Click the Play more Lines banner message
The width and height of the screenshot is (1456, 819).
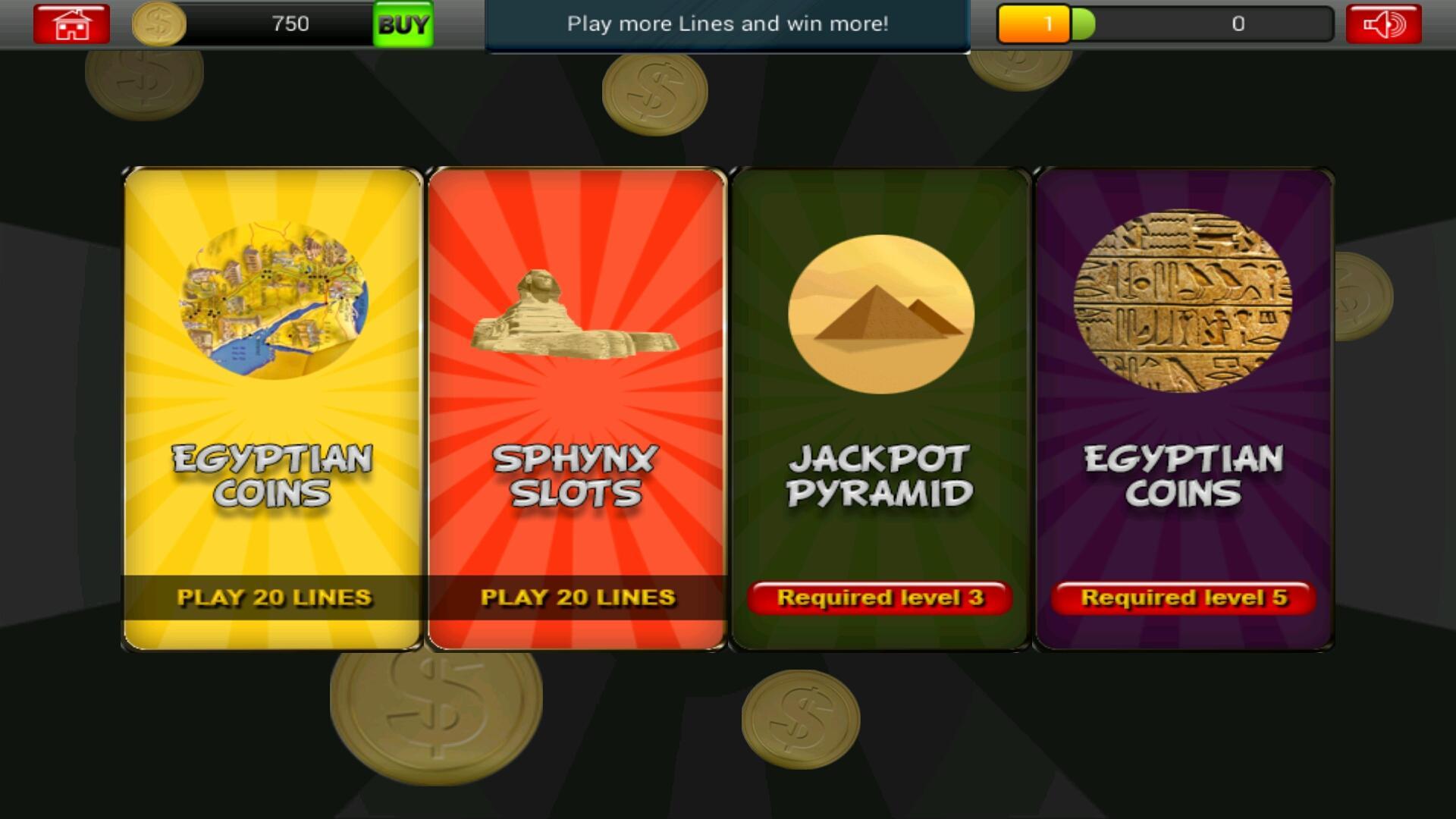pos(726,24)
